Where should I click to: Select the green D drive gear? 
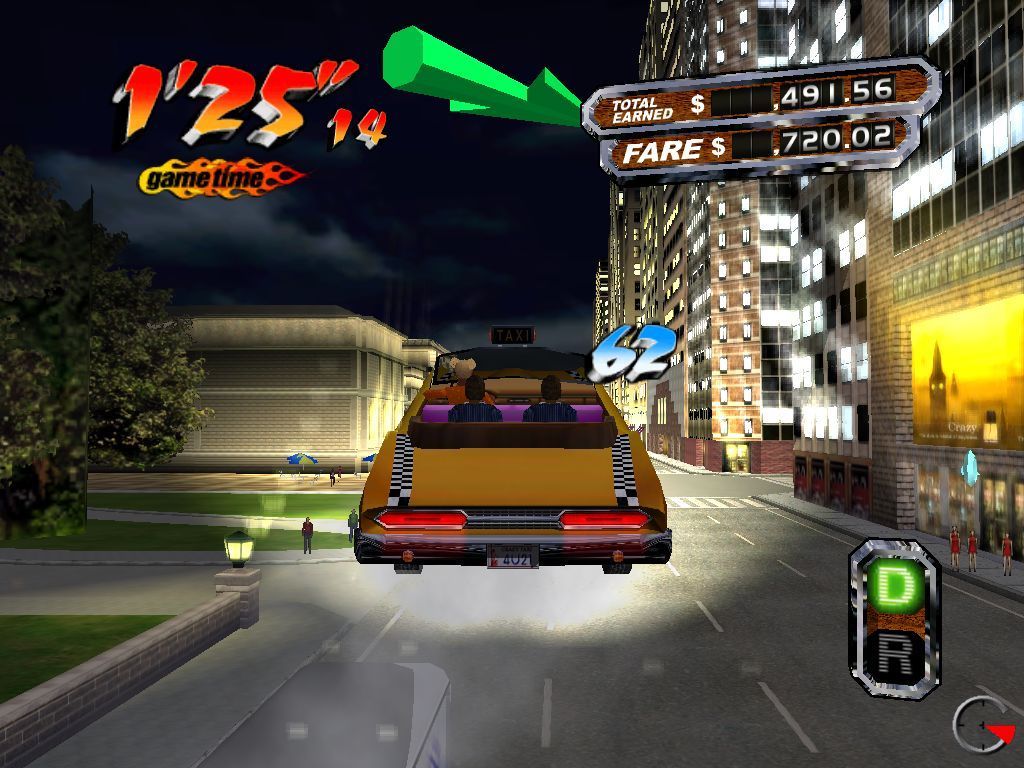click(x=892, y=588)
